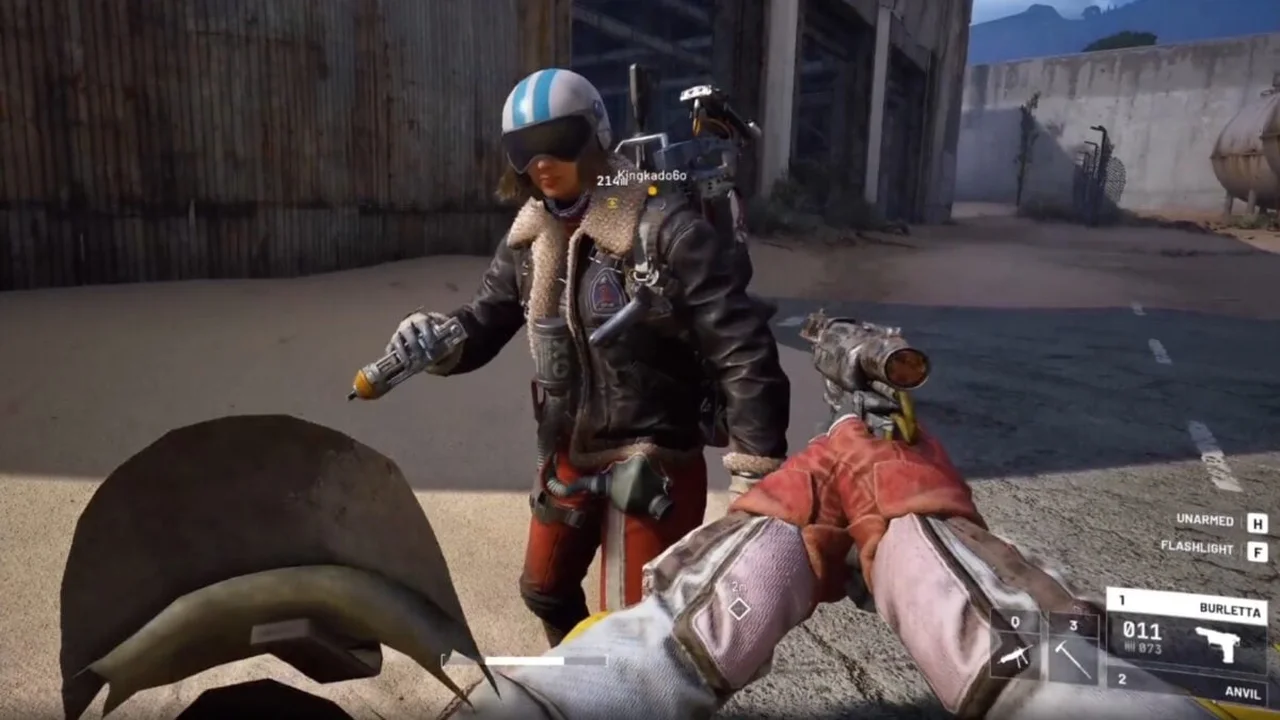Click the flashlight keybind F icon
This screenshot has width=1280, height=720.
(1258, 551)
